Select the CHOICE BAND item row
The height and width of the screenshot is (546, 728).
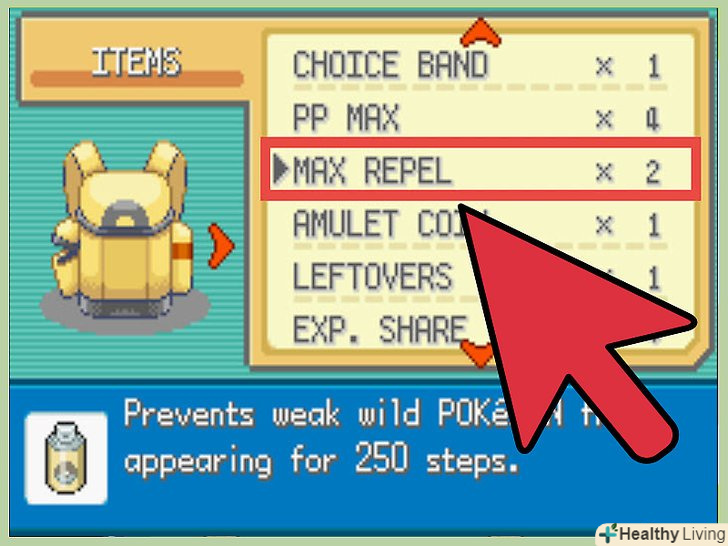390,67
